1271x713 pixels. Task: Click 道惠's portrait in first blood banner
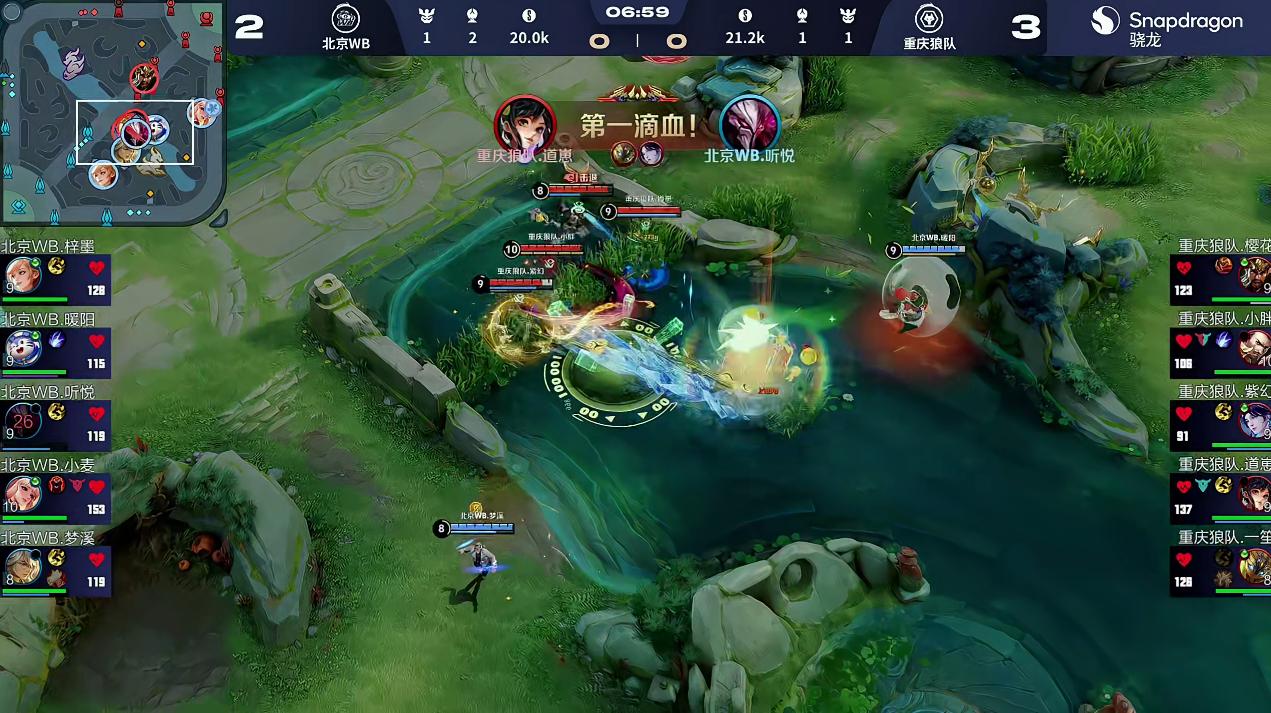(524, 125)
